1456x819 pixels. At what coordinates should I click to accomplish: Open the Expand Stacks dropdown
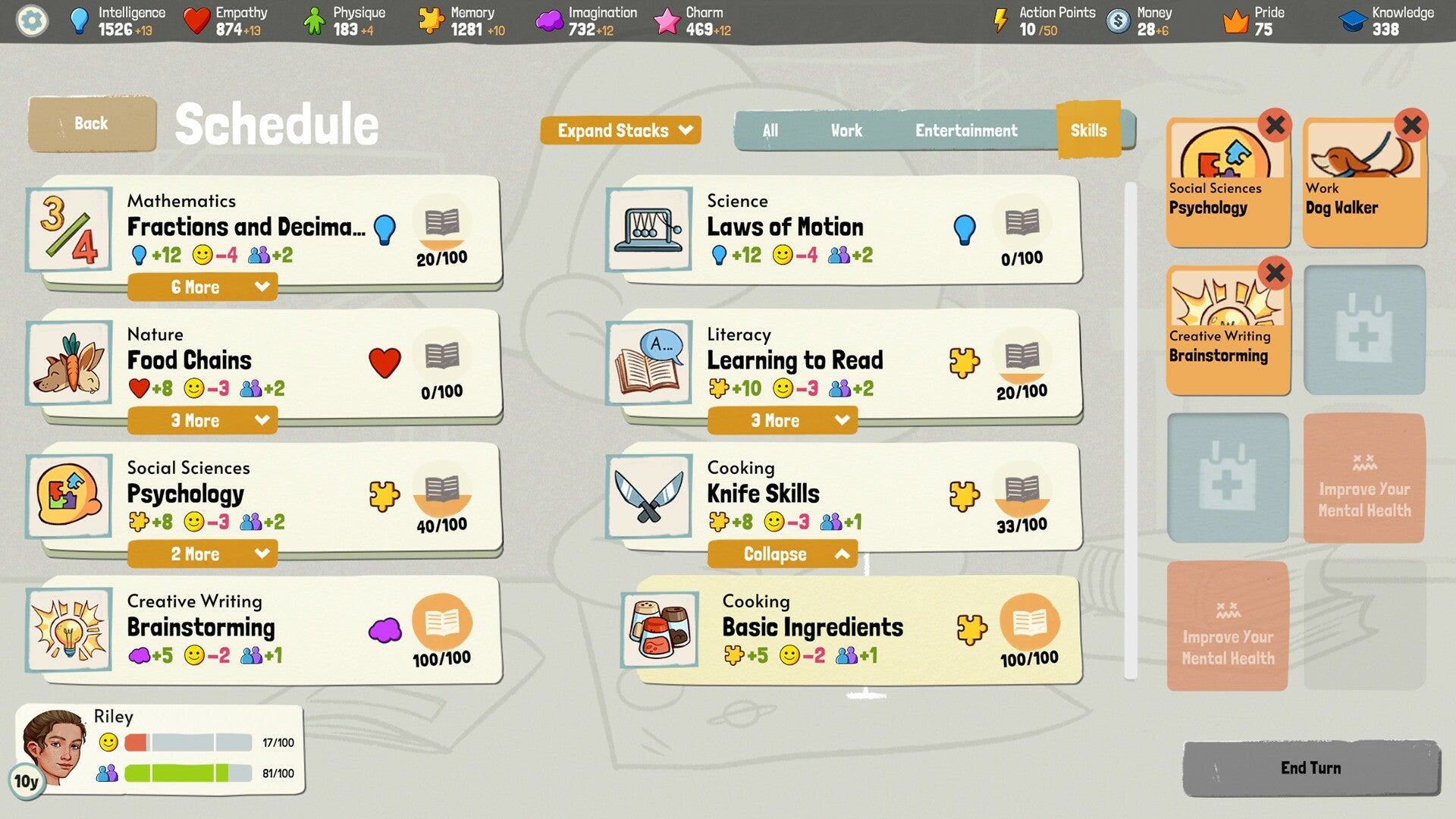620,130
